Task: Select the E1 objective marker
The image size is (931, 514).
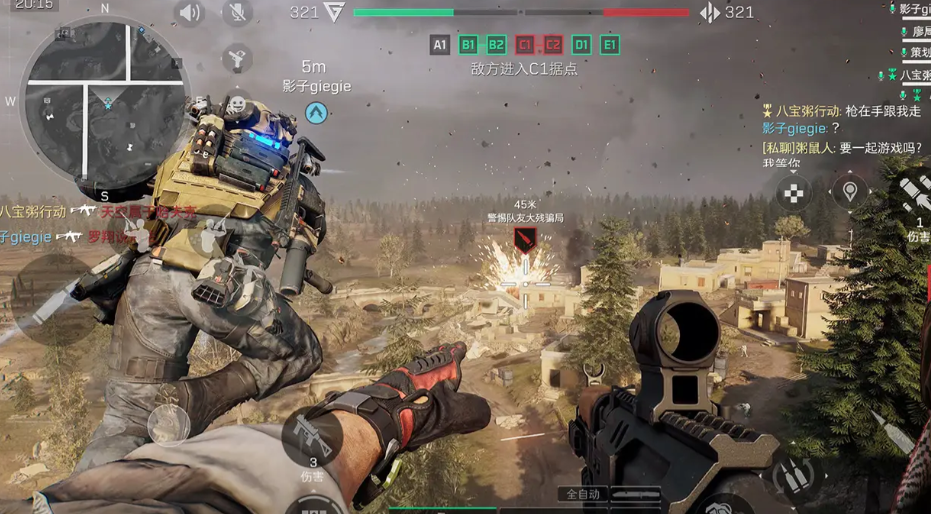Action: point(610,44)
